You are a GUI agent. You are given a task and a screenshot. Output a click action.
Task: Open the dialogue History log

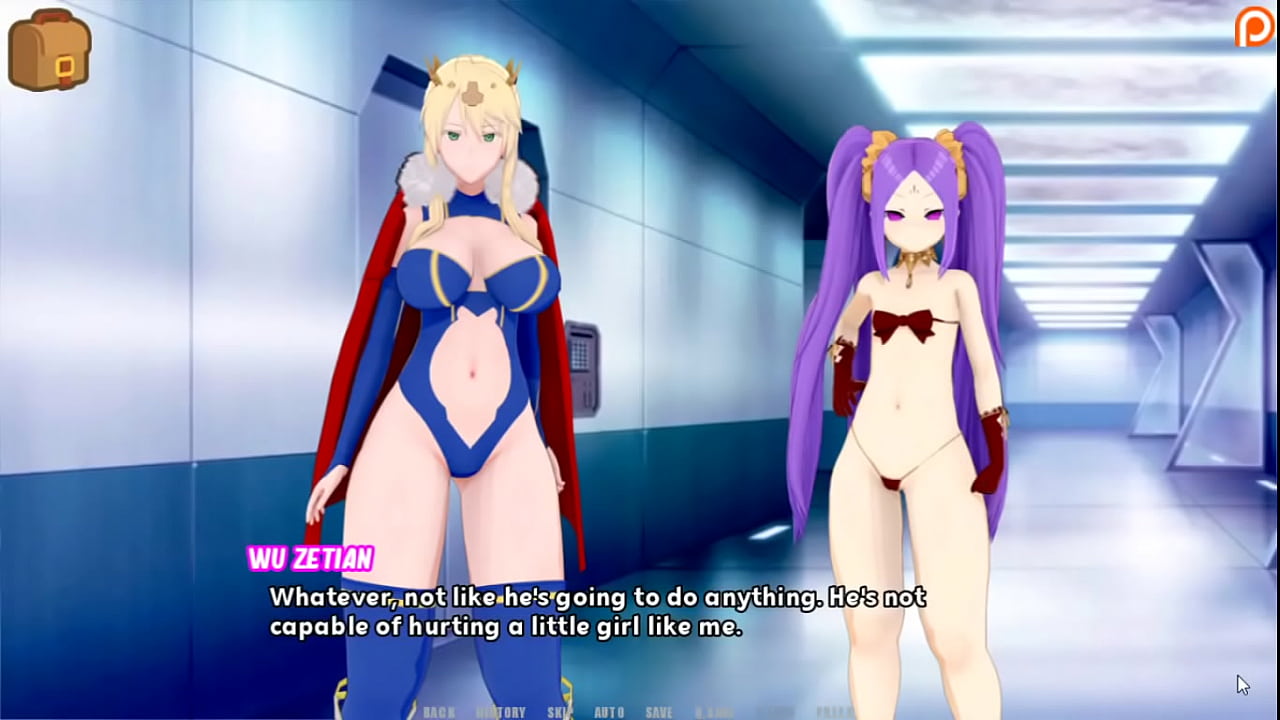[501, 712]
